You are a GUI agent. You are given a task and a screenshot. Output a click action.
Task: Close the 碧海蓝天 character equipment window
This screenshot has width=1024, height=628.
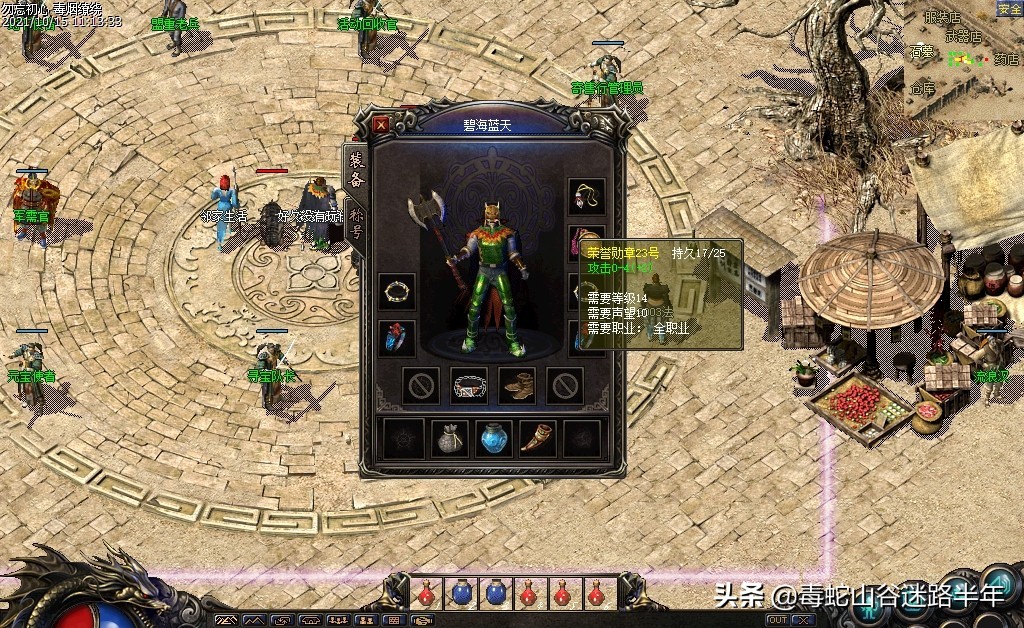point(381,125)
